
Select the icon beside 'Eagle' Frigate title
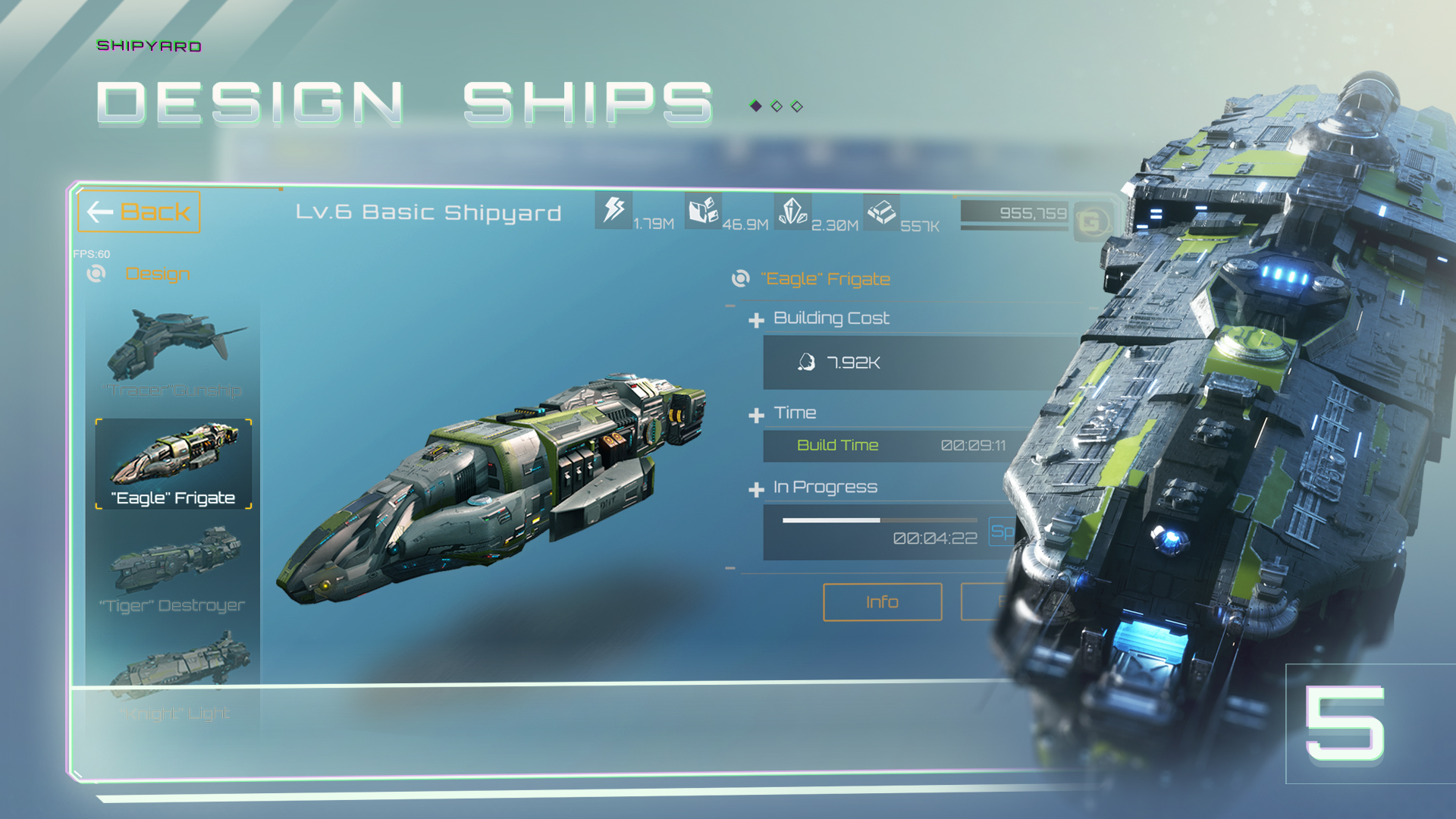tap(736, 279)
